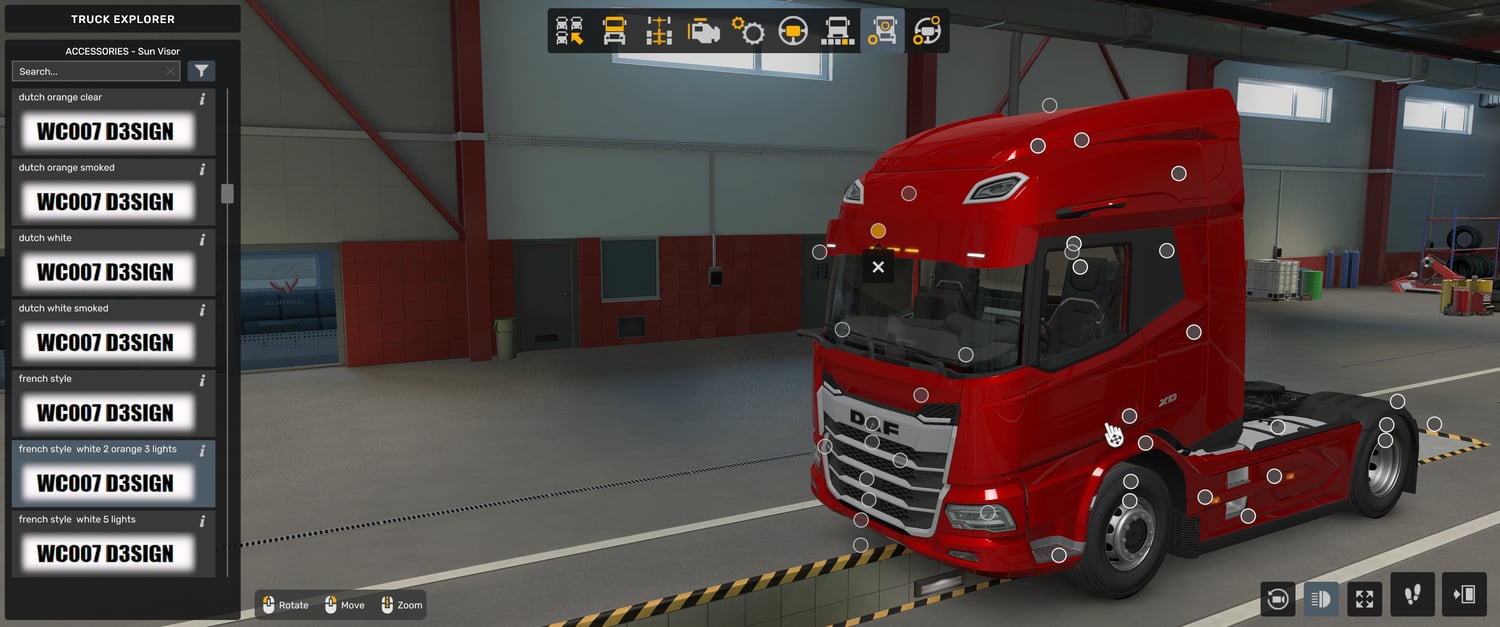Exit the truck explorer with door icon
1500x627 pixels.
point(1464,595)
